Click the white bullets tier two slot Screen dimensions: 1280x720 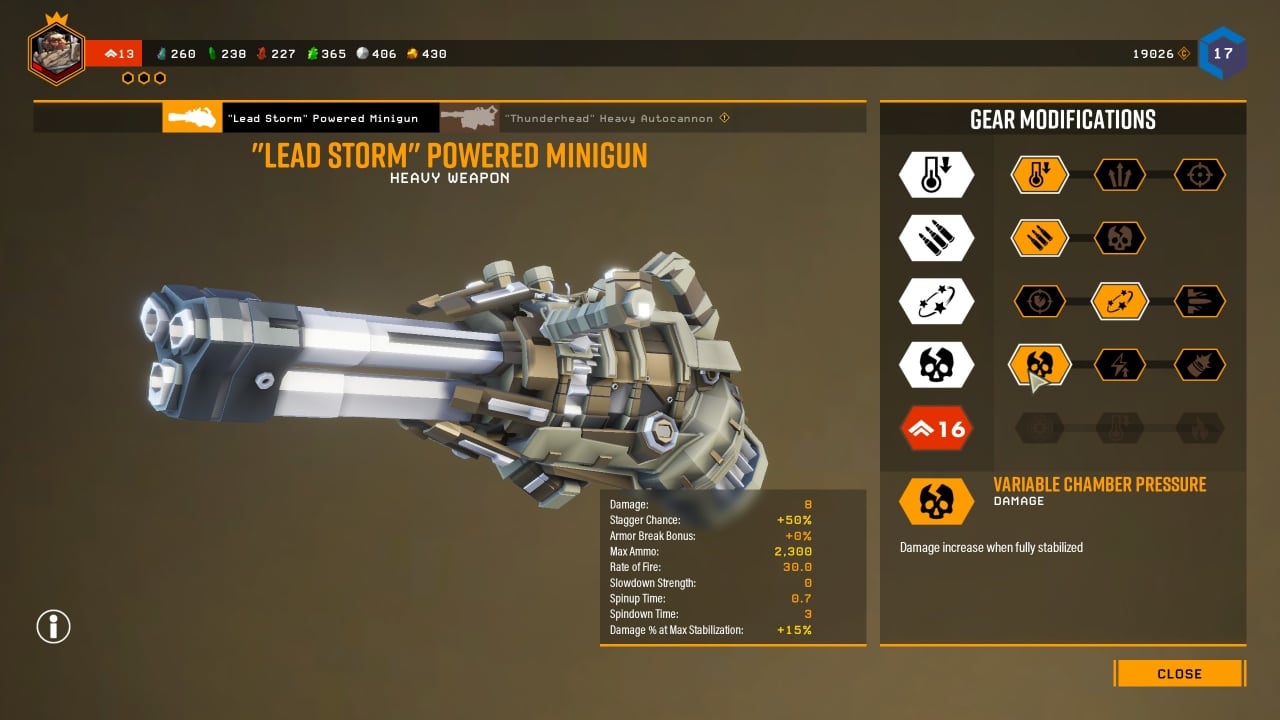pyautogui.click(x=936, y=238)
